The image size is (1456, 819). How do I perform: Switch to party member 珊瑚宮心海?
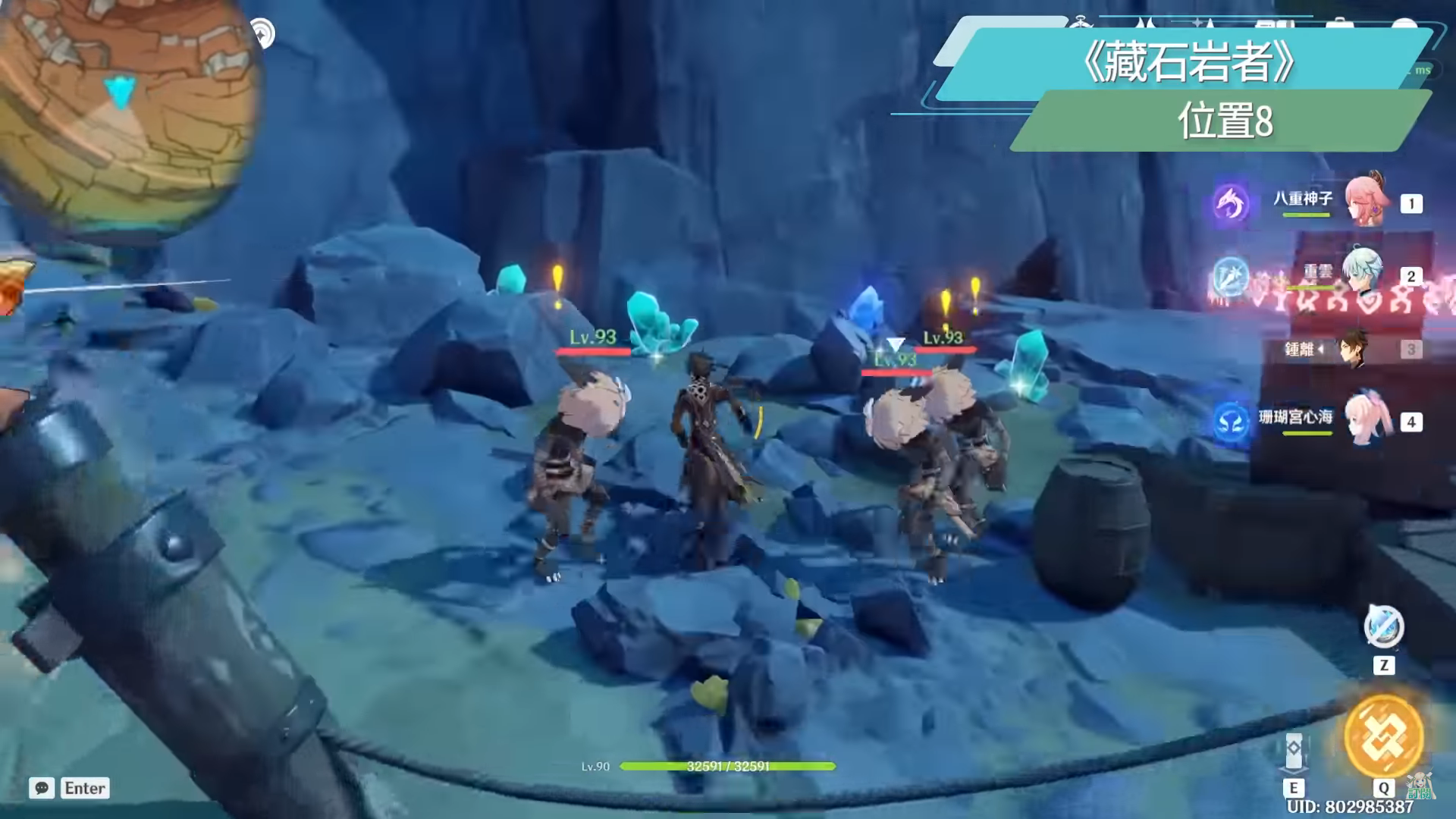click(1365, 419)
